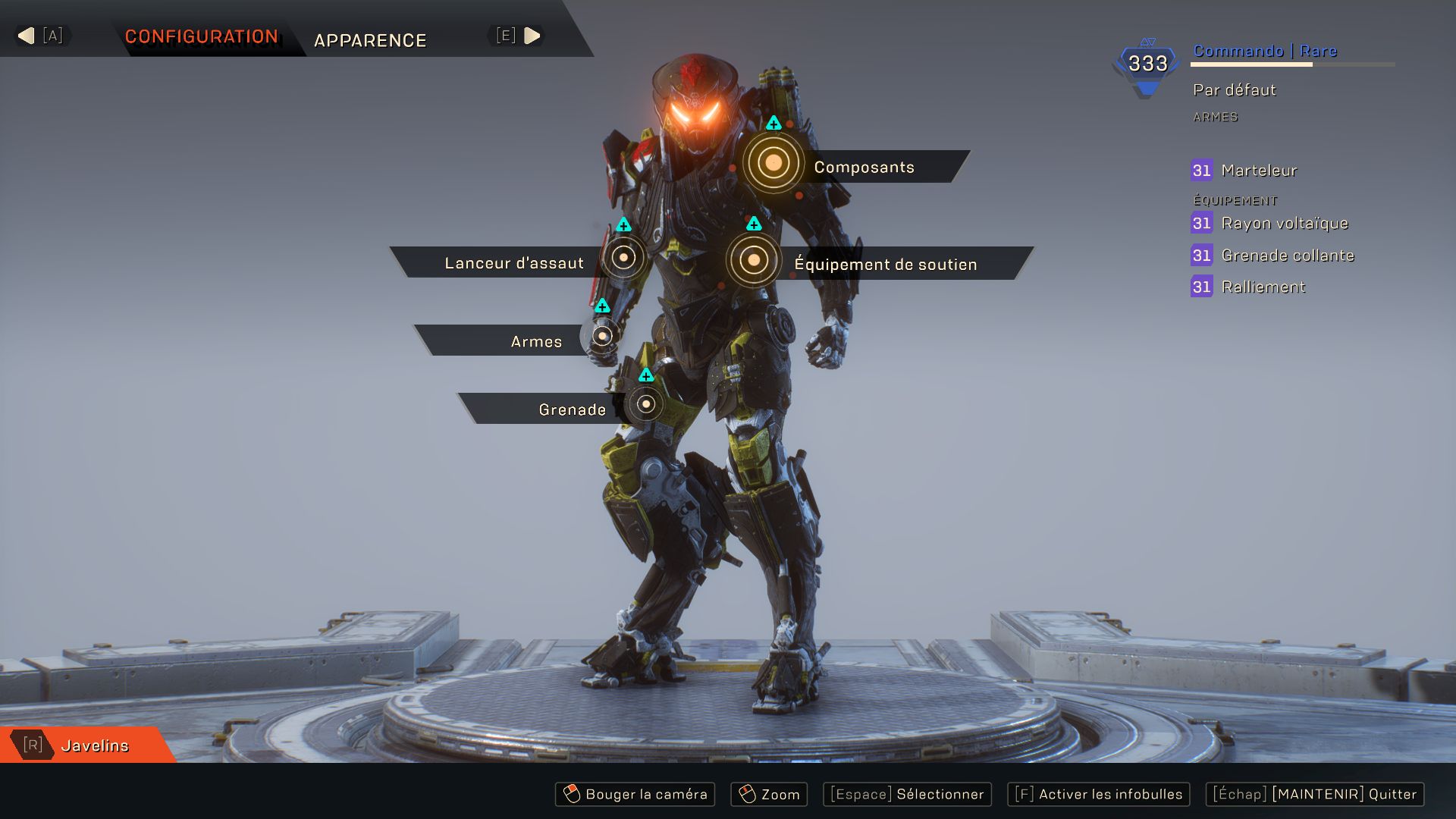Toggle the upgrade marker above Armes
Viewport: 1456px width, 819px height.
601,306
